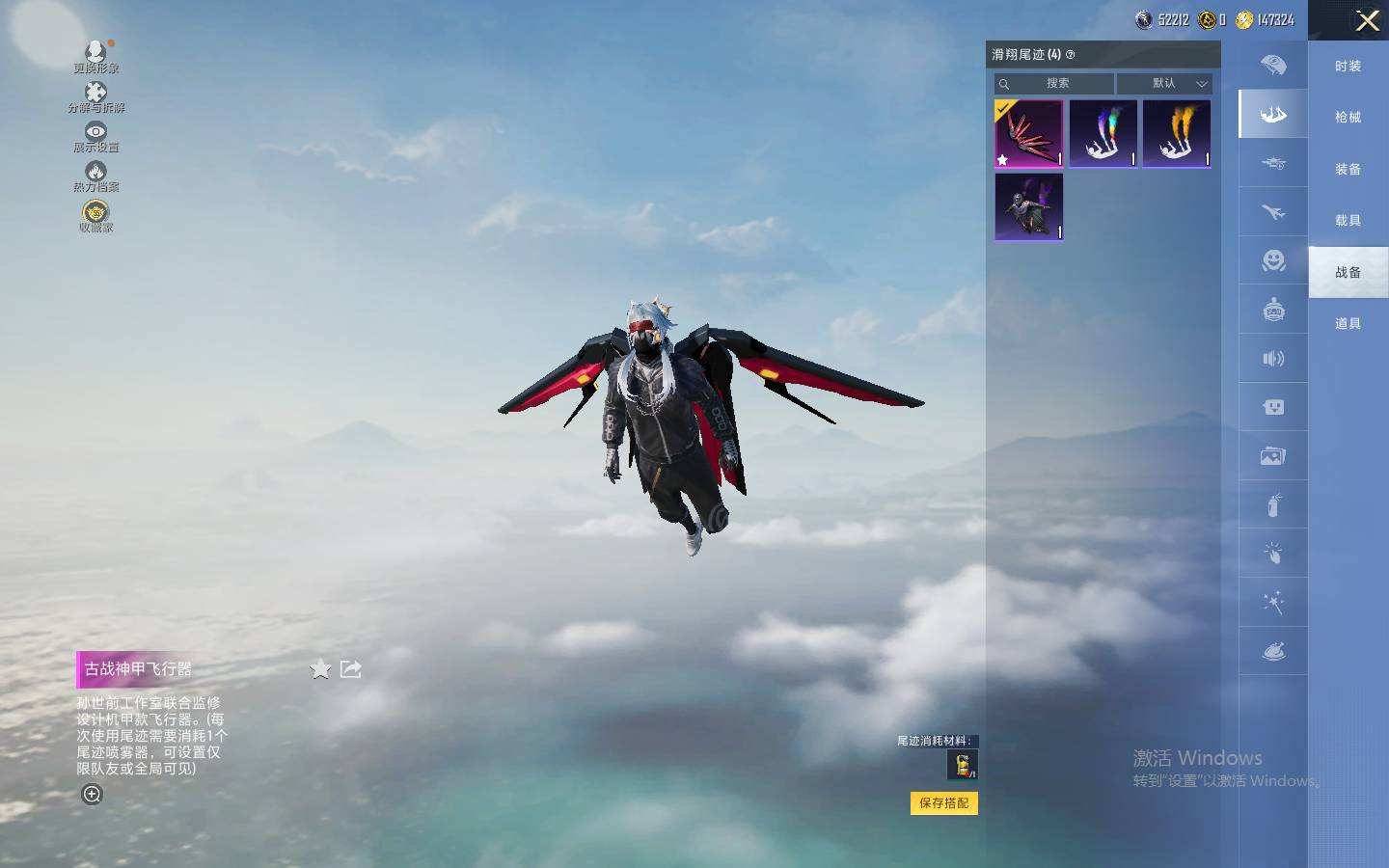
Task: Open 更换形象 character change option
Action: (95, 56)
